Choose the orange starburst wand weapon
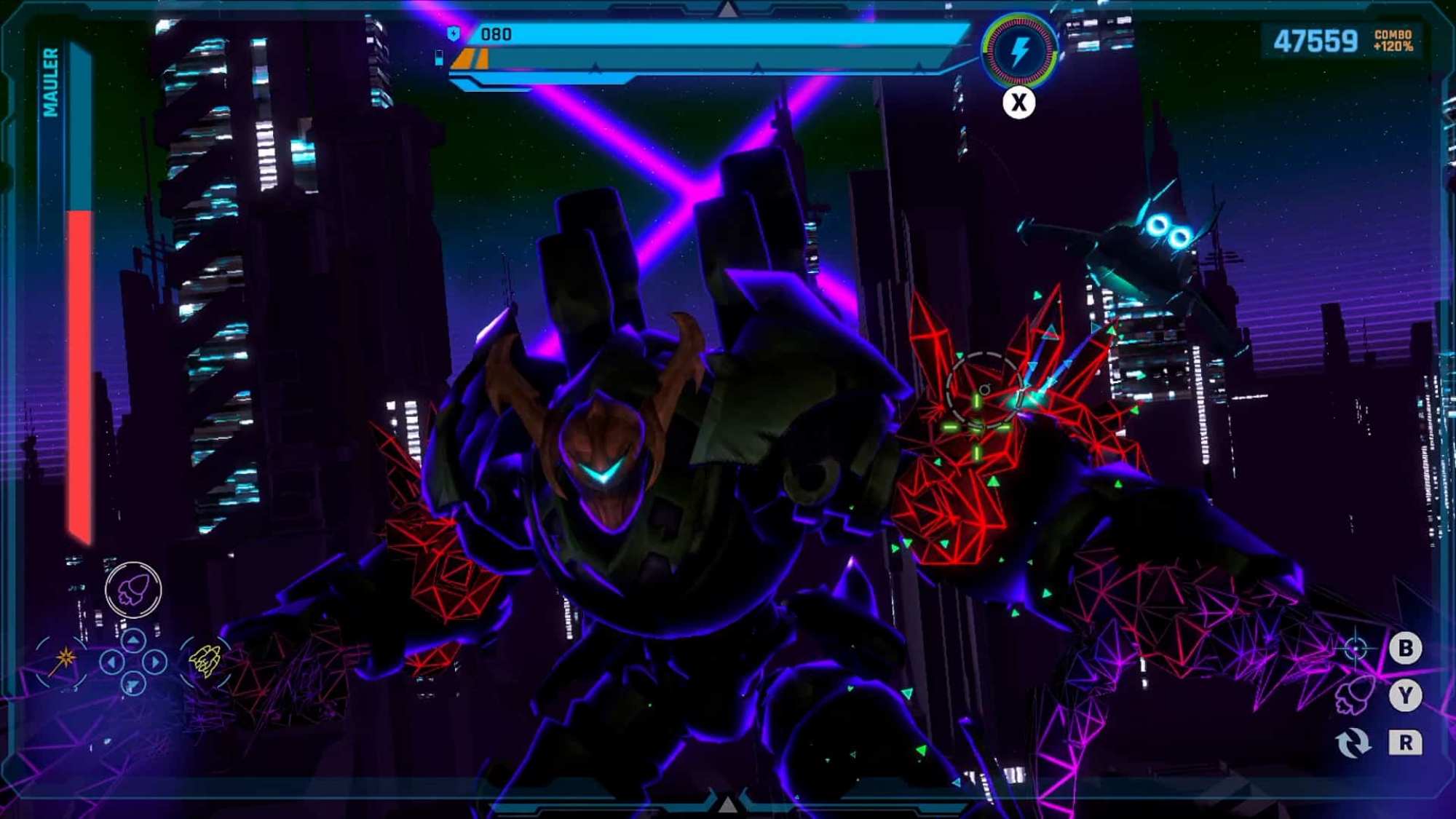Image resolution: width=1456 pixels, height=819 pixels. tap(64, 660)
